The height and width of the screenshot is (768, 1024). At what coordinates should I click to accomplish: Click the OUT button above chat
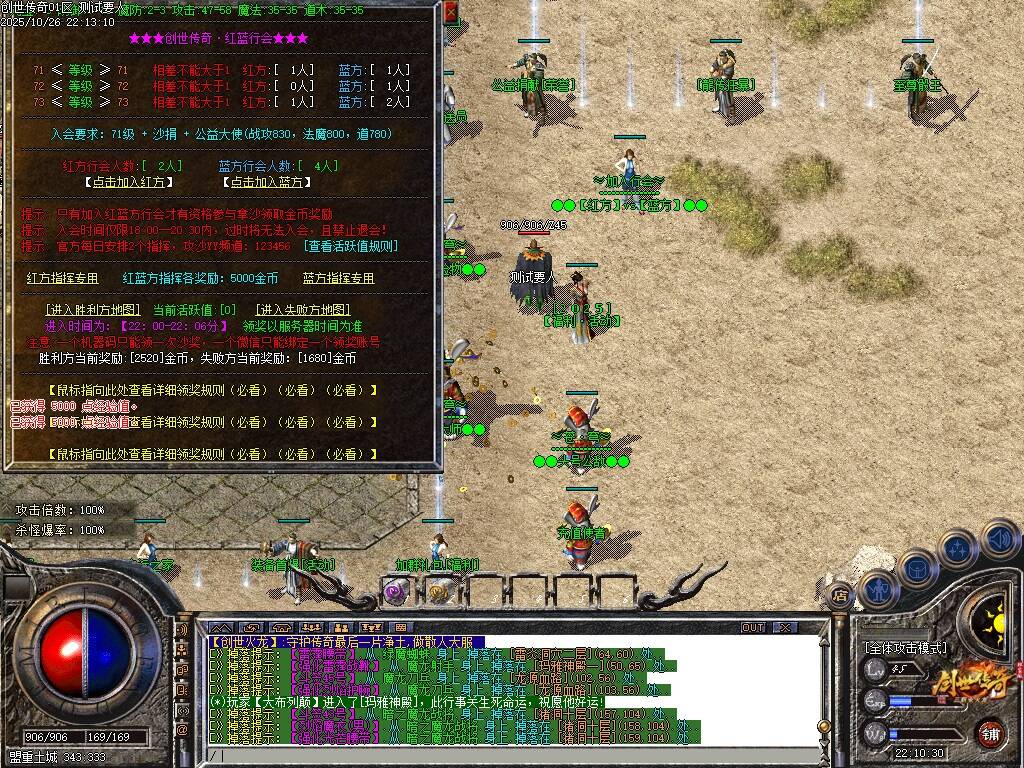tap(753, 627)
